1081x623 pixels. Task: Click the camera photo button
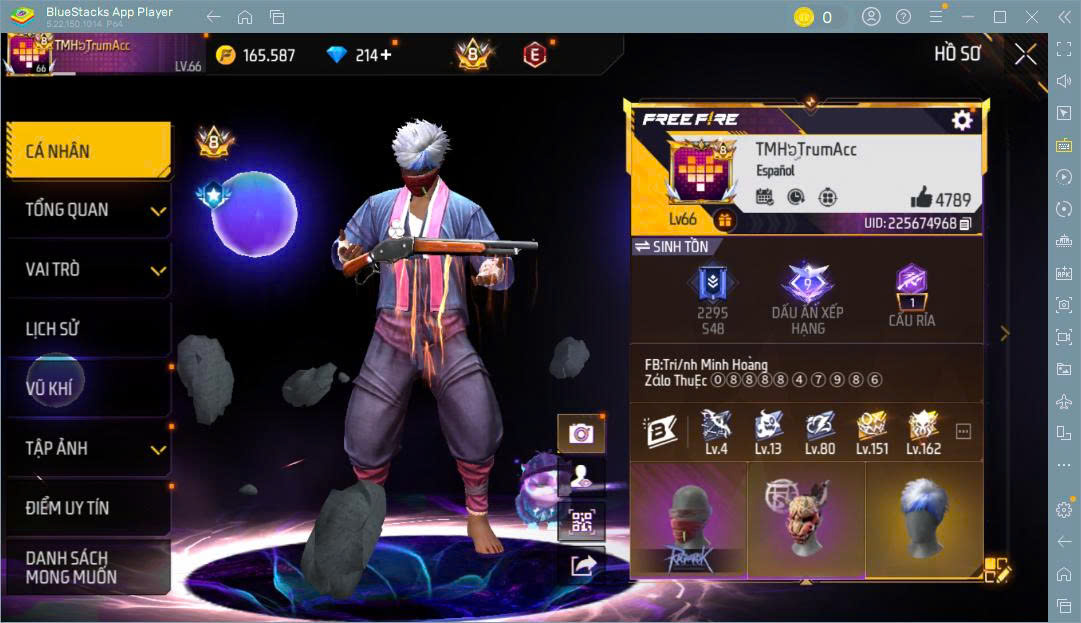pyautogui.click(x=581, y=433)
